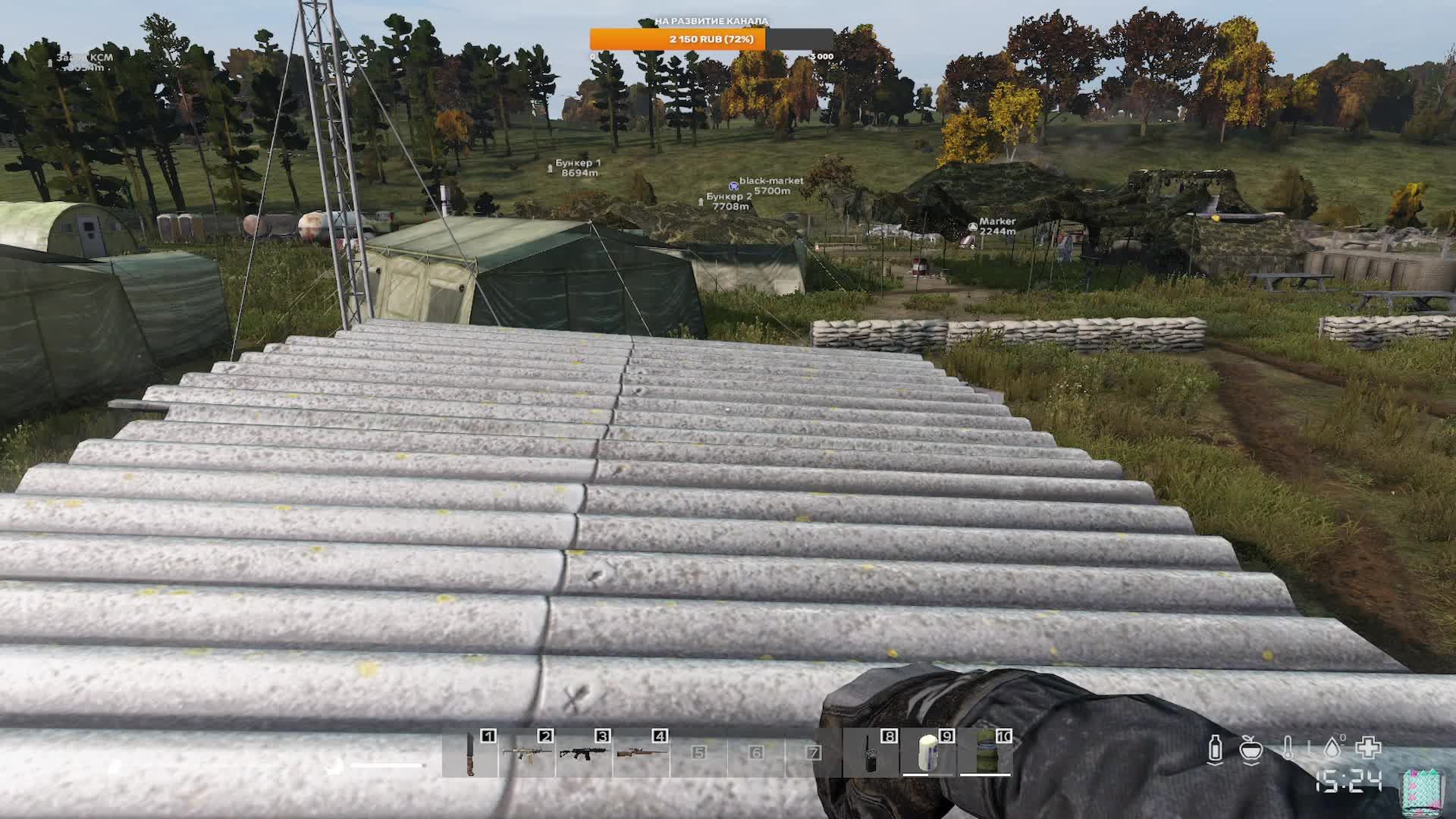This screenshot has height=819, width=1456.
Task: Click the black-market map marker icon
Action: point(733,185)
